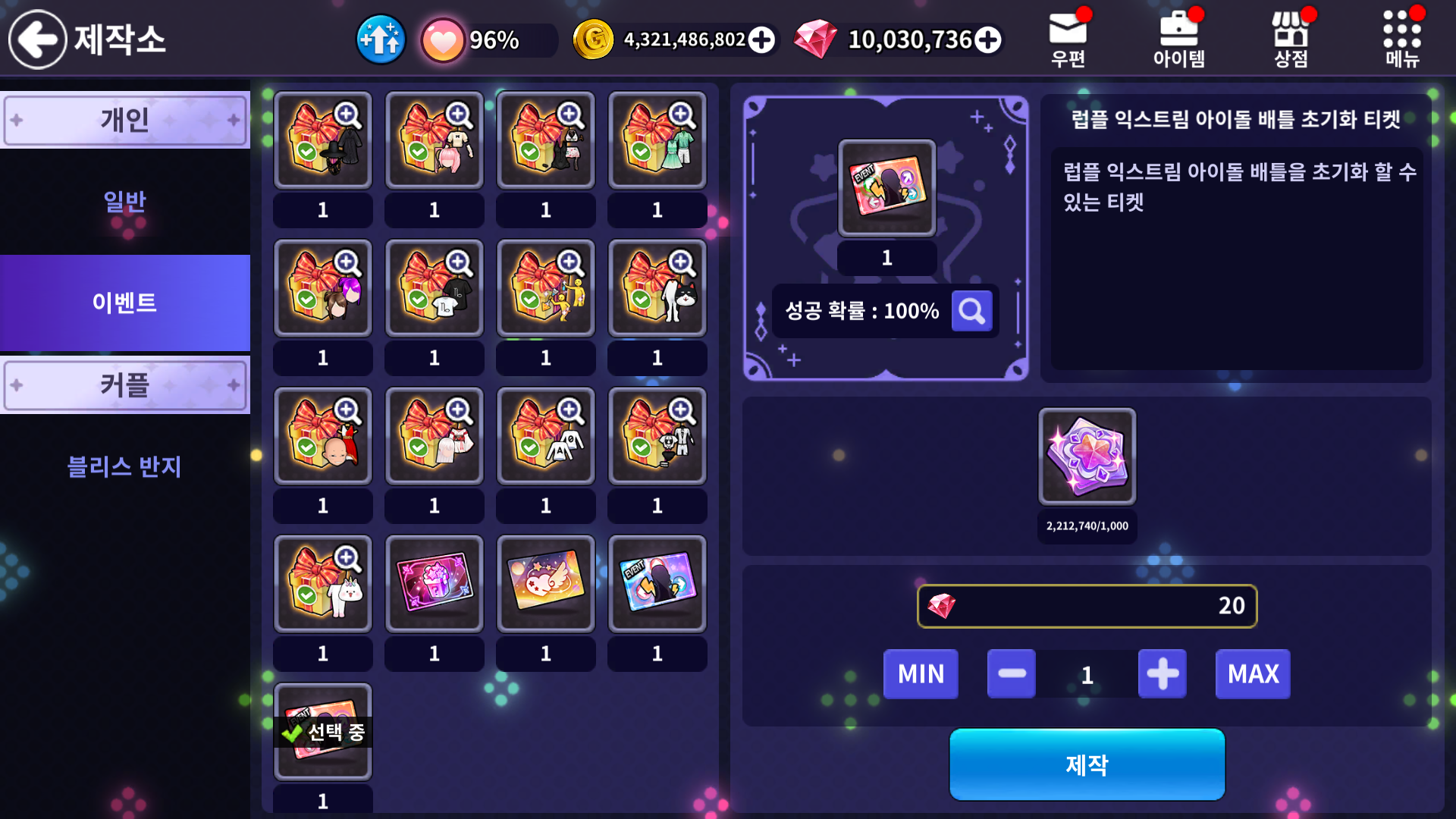Open the 아이템 inventory
The height and width of the screenshot is (819, 1456).
1178,38
